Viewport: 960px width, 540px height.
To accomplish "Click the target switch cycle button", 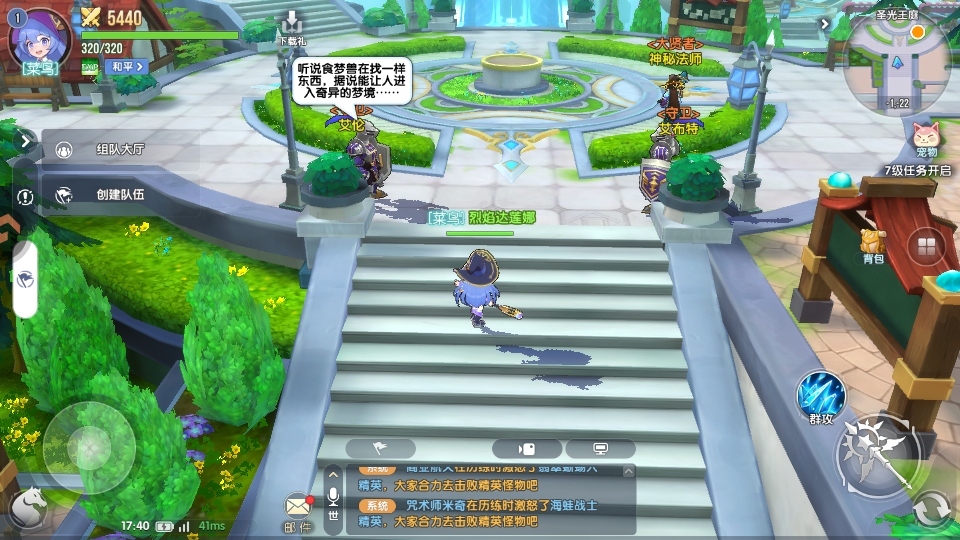I will pyautogui.click(x=932, y=511).
